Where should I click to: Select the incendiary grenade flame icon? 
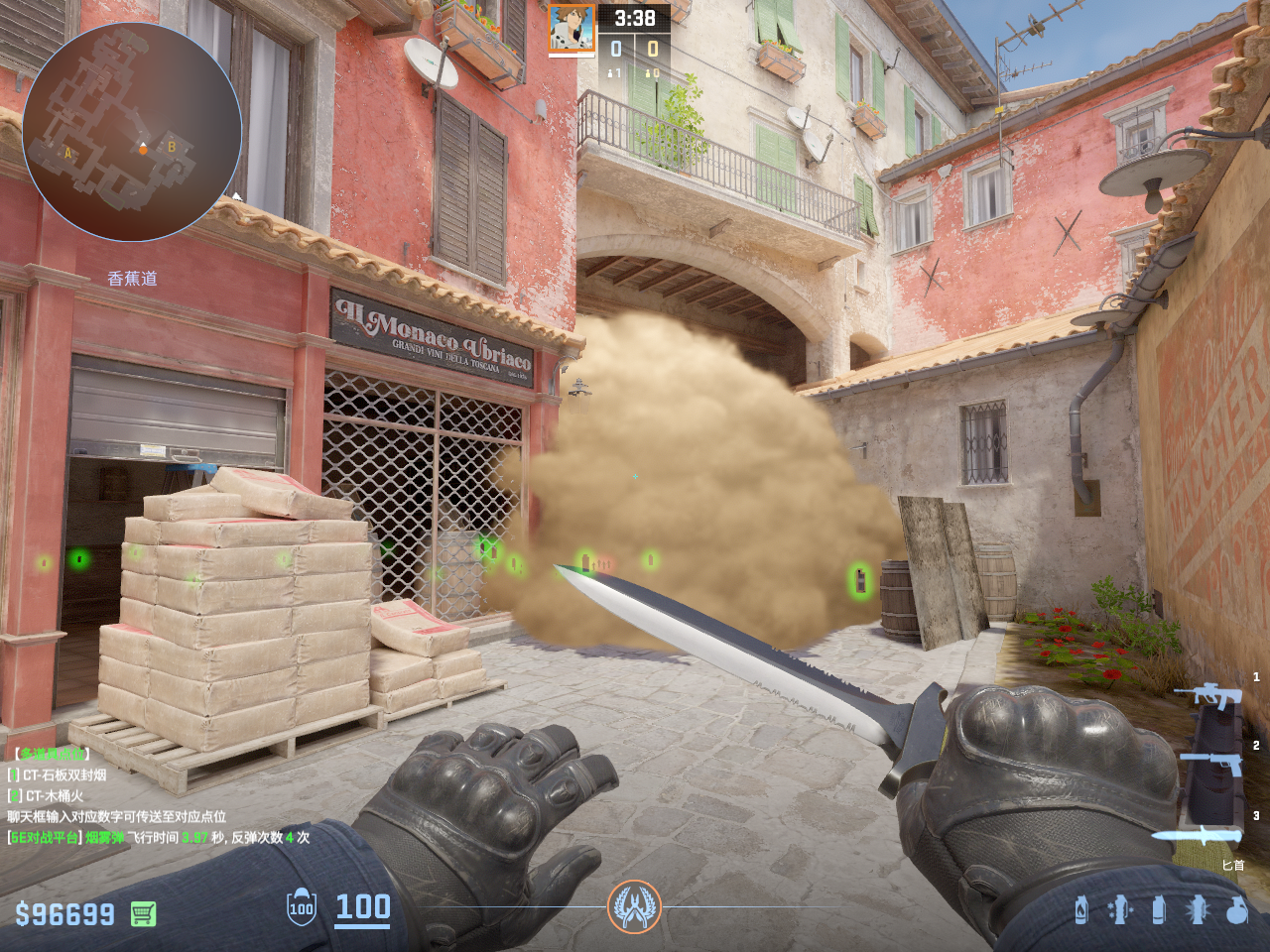click(1081, 908)
